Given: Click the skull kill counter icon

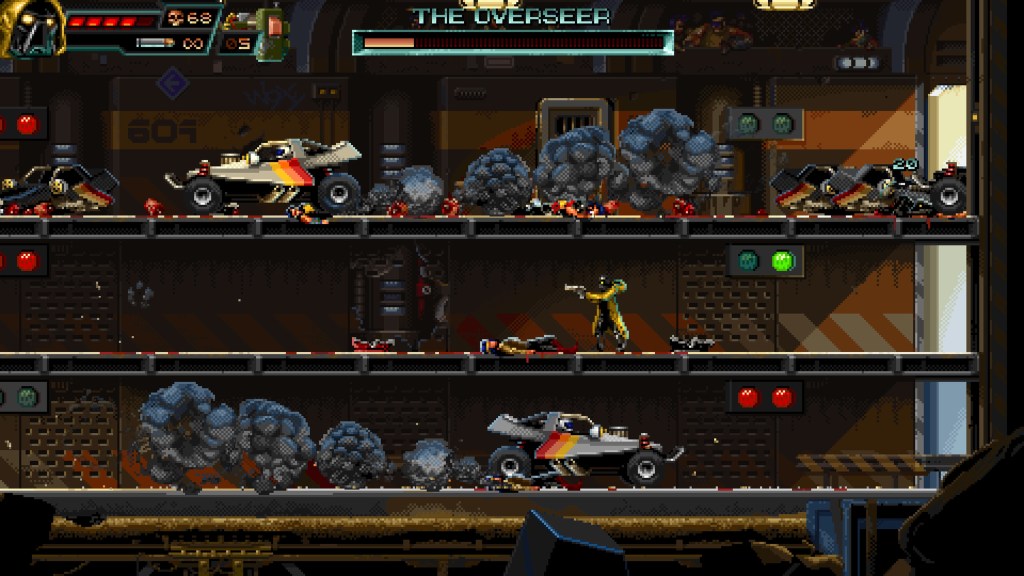Looking at the screenshot, I should (x=174, y=18).
